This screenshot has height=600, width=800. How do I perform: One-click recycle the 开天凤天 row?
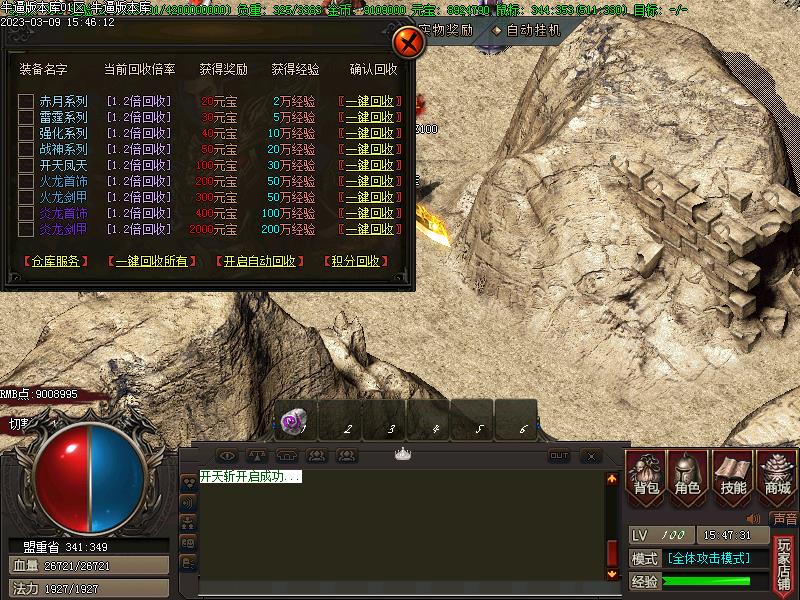point(370,165)
